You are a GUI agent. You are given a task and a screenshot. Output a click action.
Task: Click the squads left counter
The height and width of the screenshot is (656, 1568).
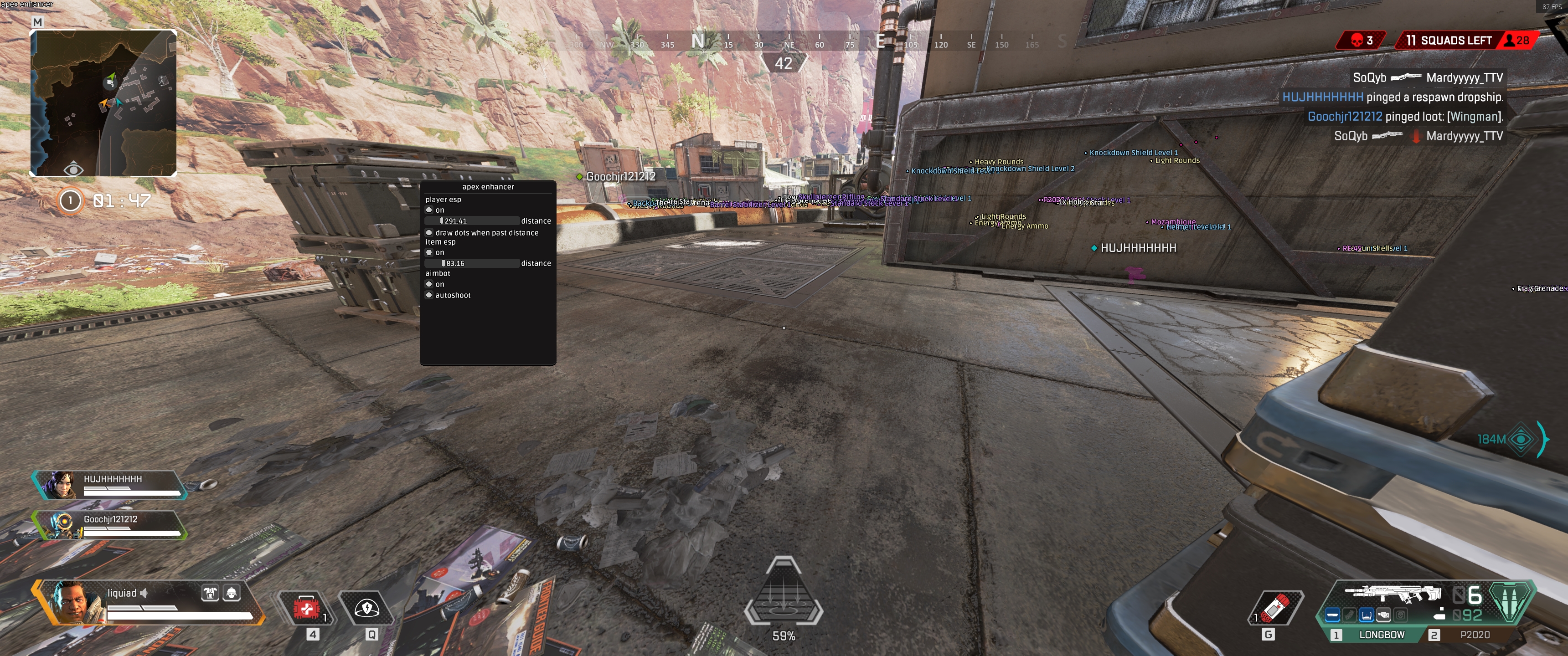click(x=1448, y=41)
